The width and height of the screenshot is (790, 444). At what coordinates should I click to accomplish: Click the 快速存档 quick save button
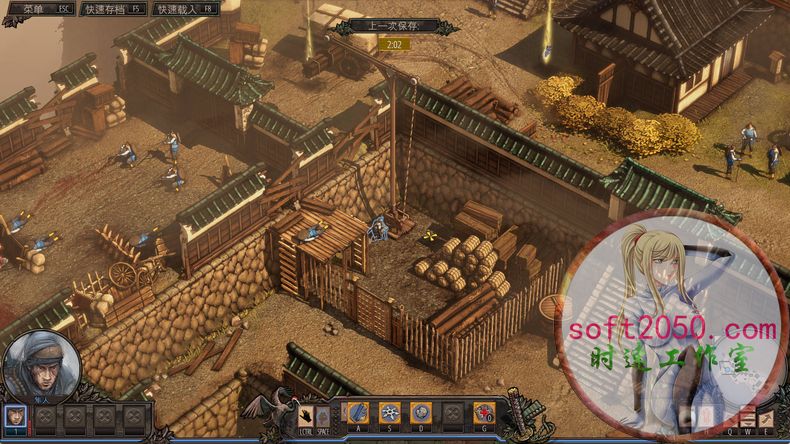point(113,8)
